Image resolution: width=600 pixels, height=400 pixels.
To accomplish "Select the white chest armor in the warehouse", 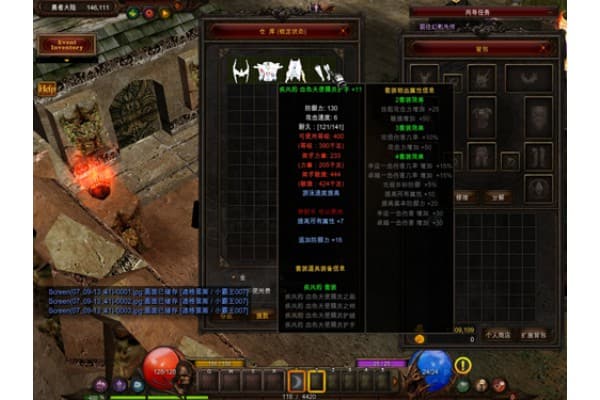I will click(267, 70).
